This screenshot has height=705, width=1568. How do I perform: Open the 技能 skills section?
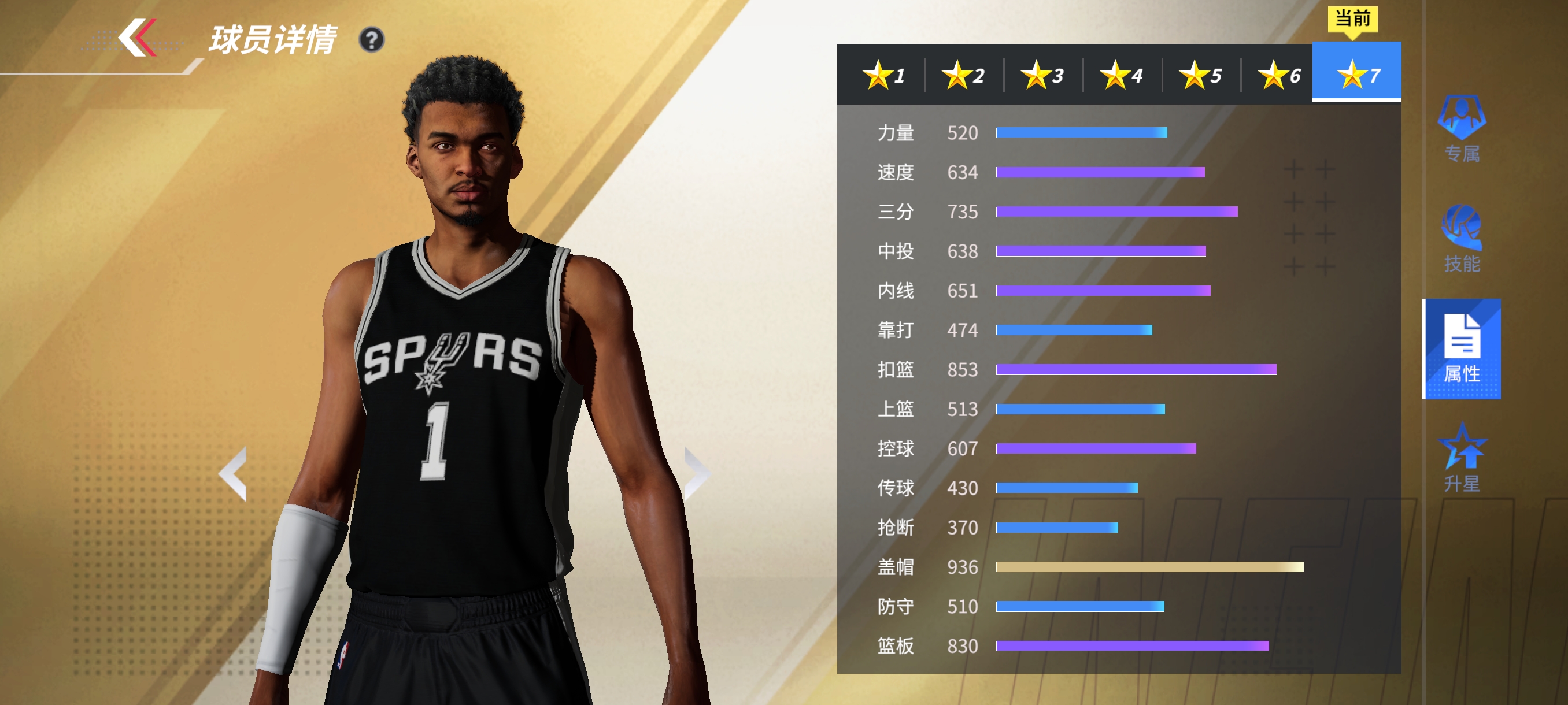pos(1462,239)
